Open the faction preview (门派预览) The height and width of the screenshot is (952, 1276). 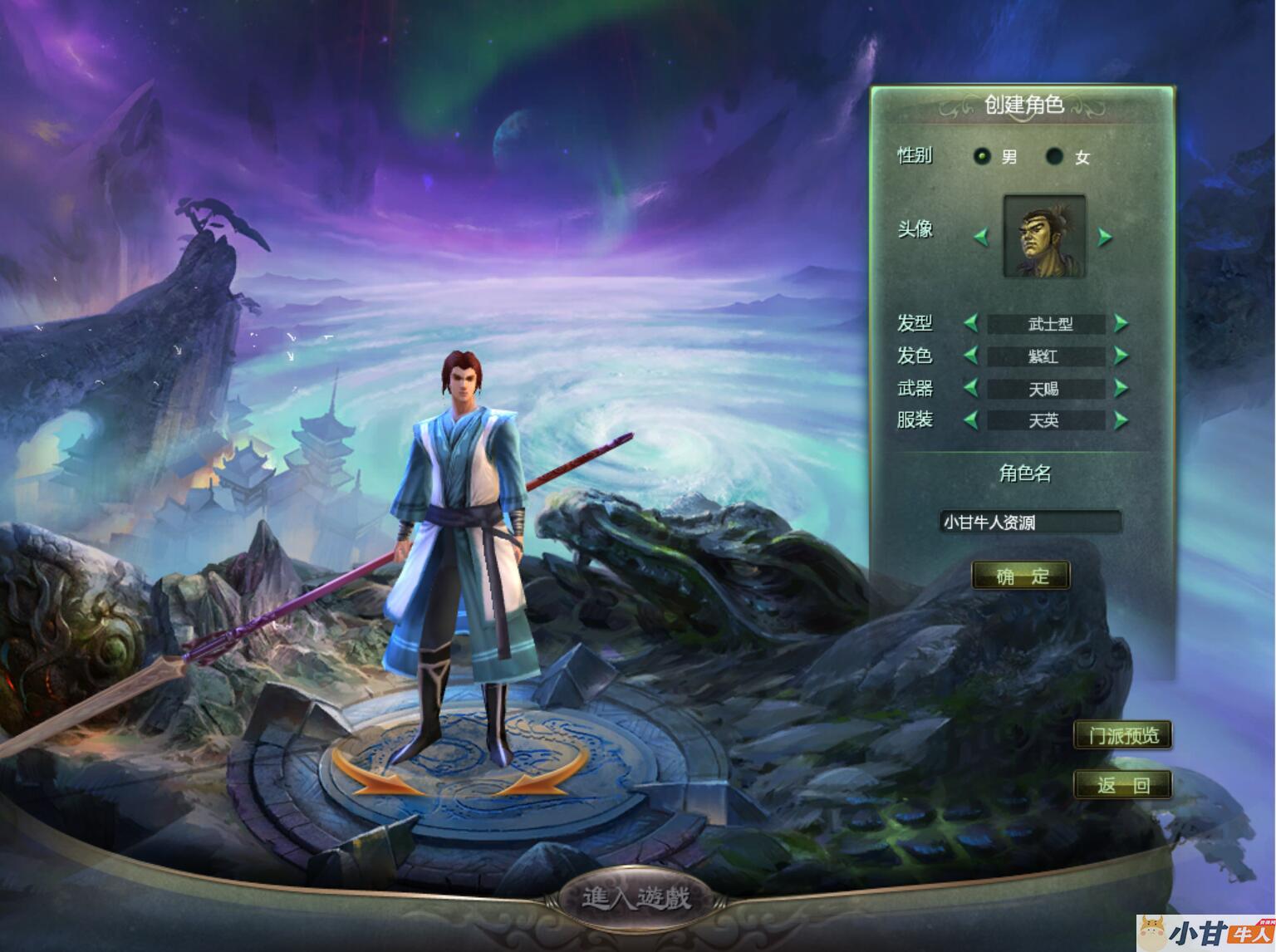(x=1122, y=735)
